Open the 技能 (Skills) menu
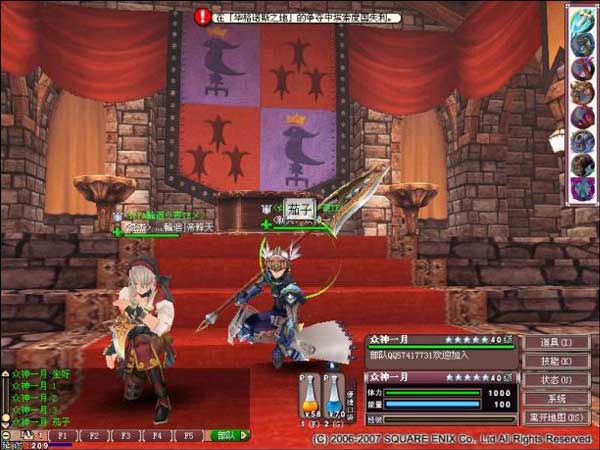The image size is (600, 450). (557, 361)
